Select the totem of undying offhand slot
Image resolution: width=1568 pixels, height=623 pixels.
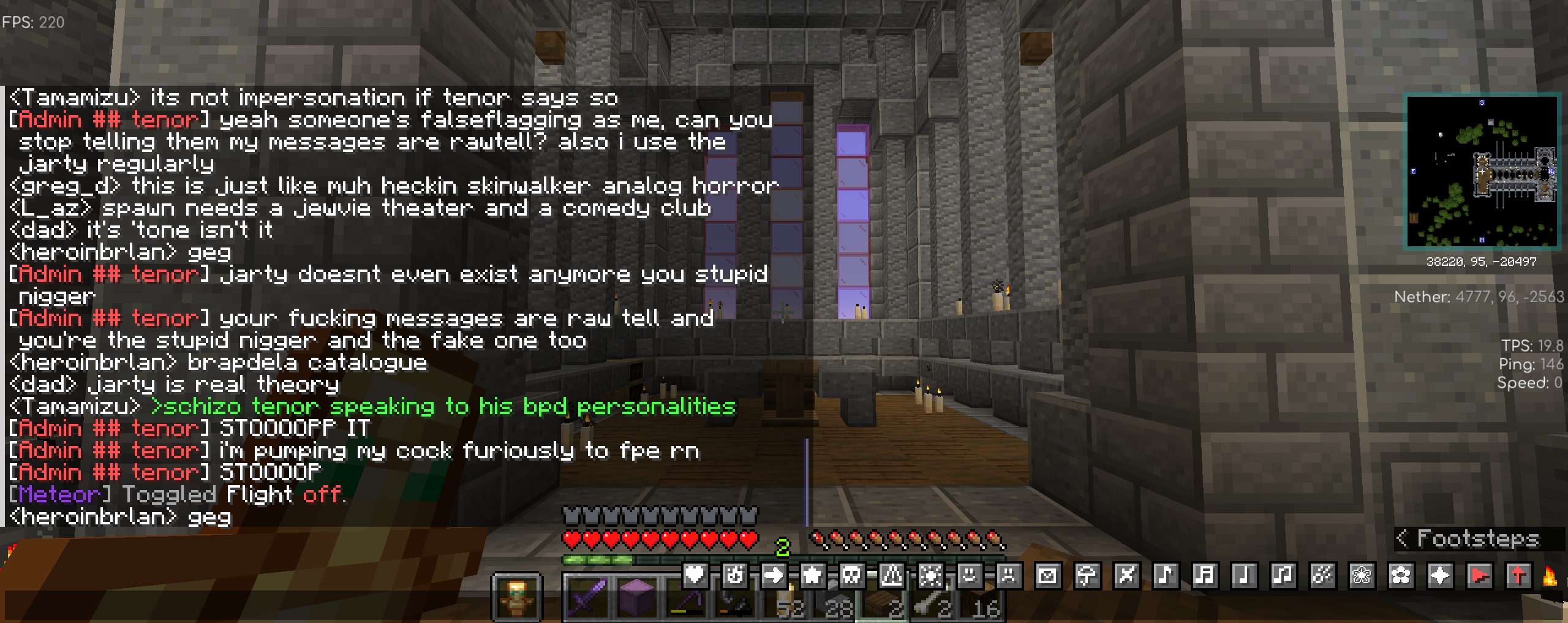point(516,597)
